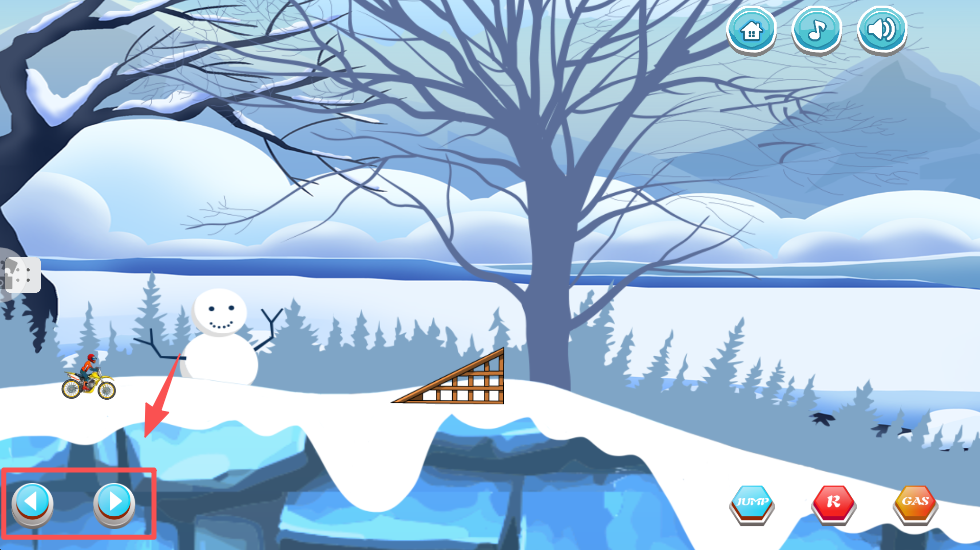Image resolution: width=980 pixels, height=550 pixels.
Task: Tap the right arrow control button
Action: [114, 501]
